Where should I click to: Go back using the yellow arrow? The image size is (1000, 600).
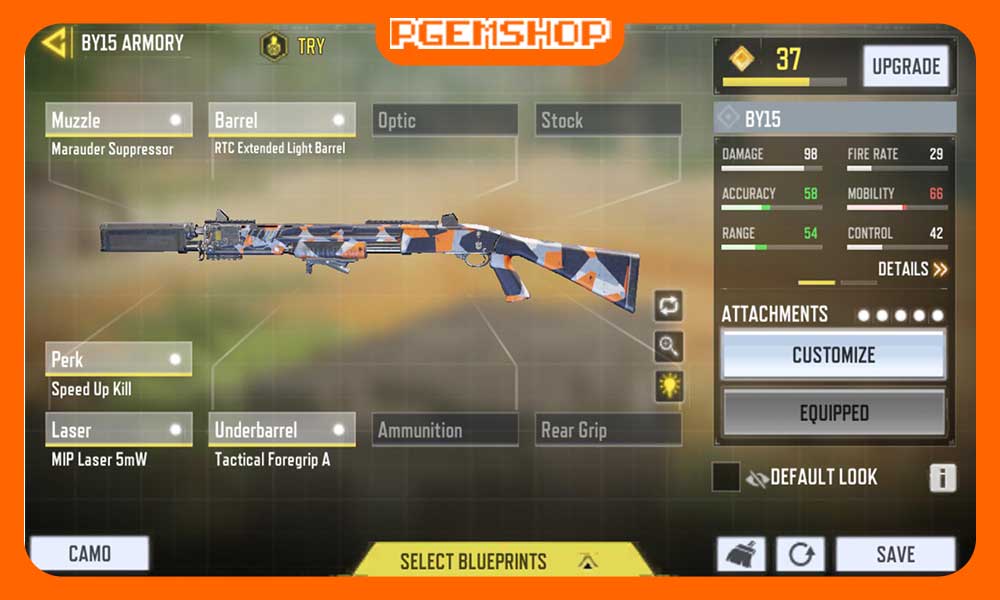click(x=56, y=42)
